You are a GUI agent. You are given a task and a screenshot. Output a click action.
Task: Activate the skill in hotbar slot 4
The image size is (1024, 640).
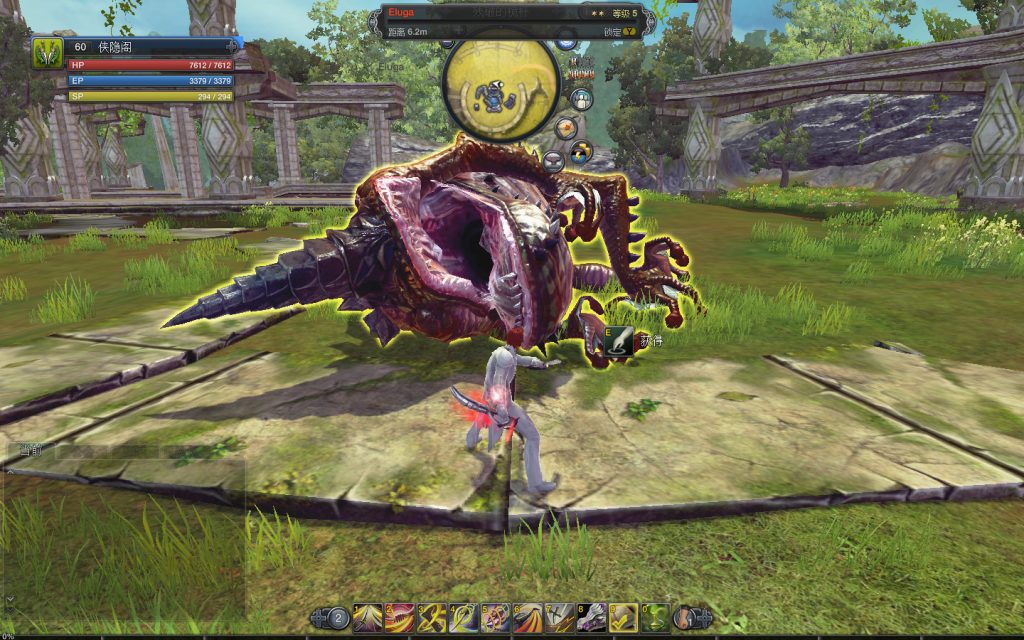coord(464,617)
